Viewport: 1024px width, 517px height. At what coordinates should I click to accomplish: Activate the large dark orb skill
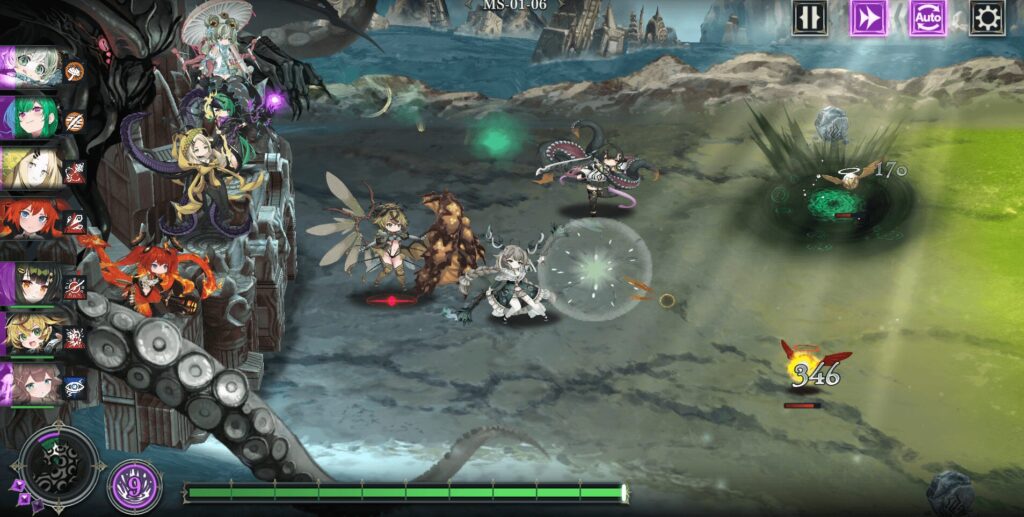tap(59, 466)
